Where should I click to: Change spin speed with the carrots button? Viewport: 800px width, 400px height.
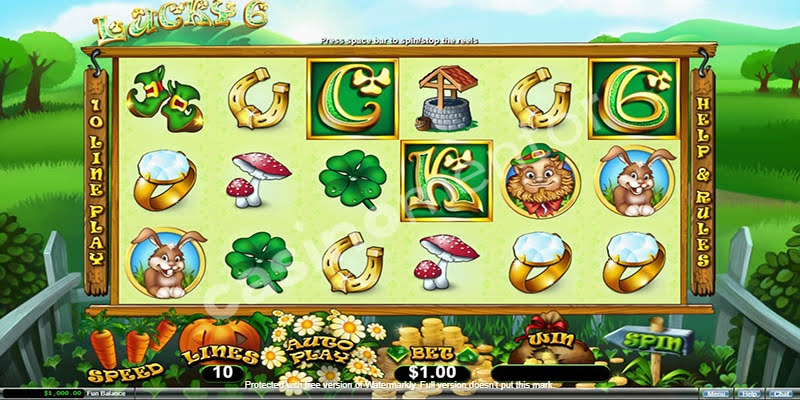[126, 355]
